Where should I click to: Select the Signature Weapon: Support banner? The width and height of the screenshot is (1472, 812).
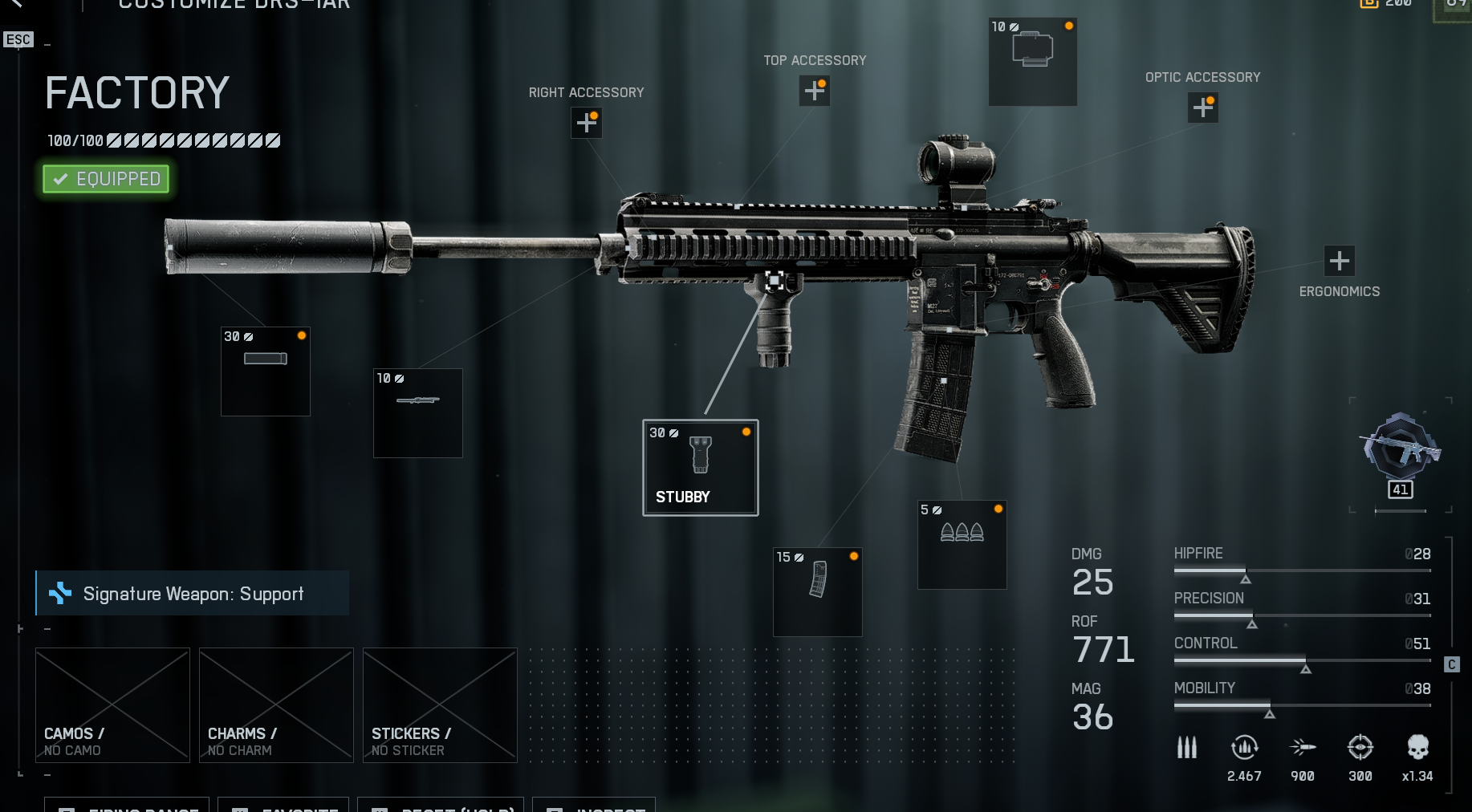[193, 594]
